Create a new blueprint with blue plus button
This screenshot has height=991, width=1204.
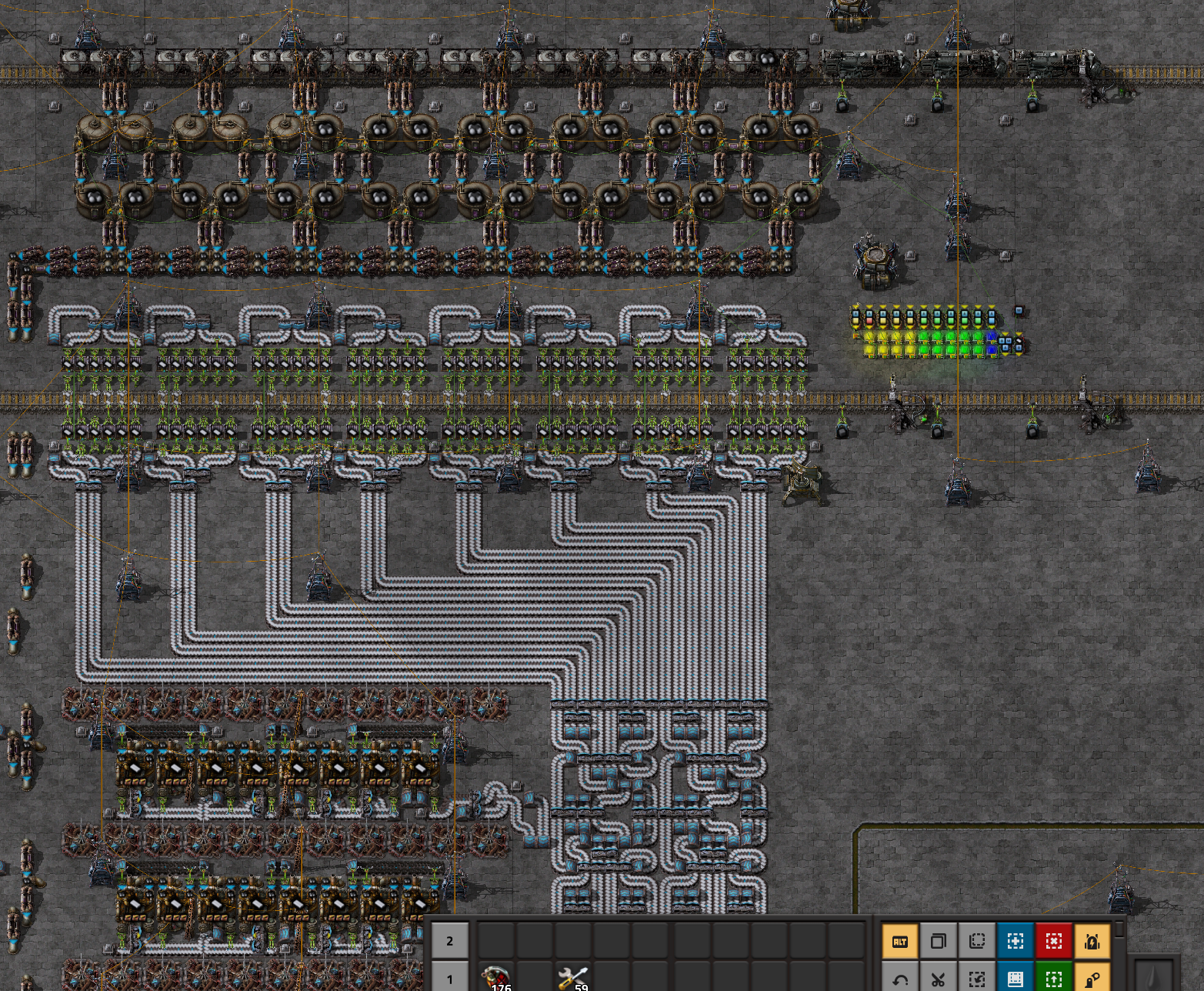tap(1015, 941)
